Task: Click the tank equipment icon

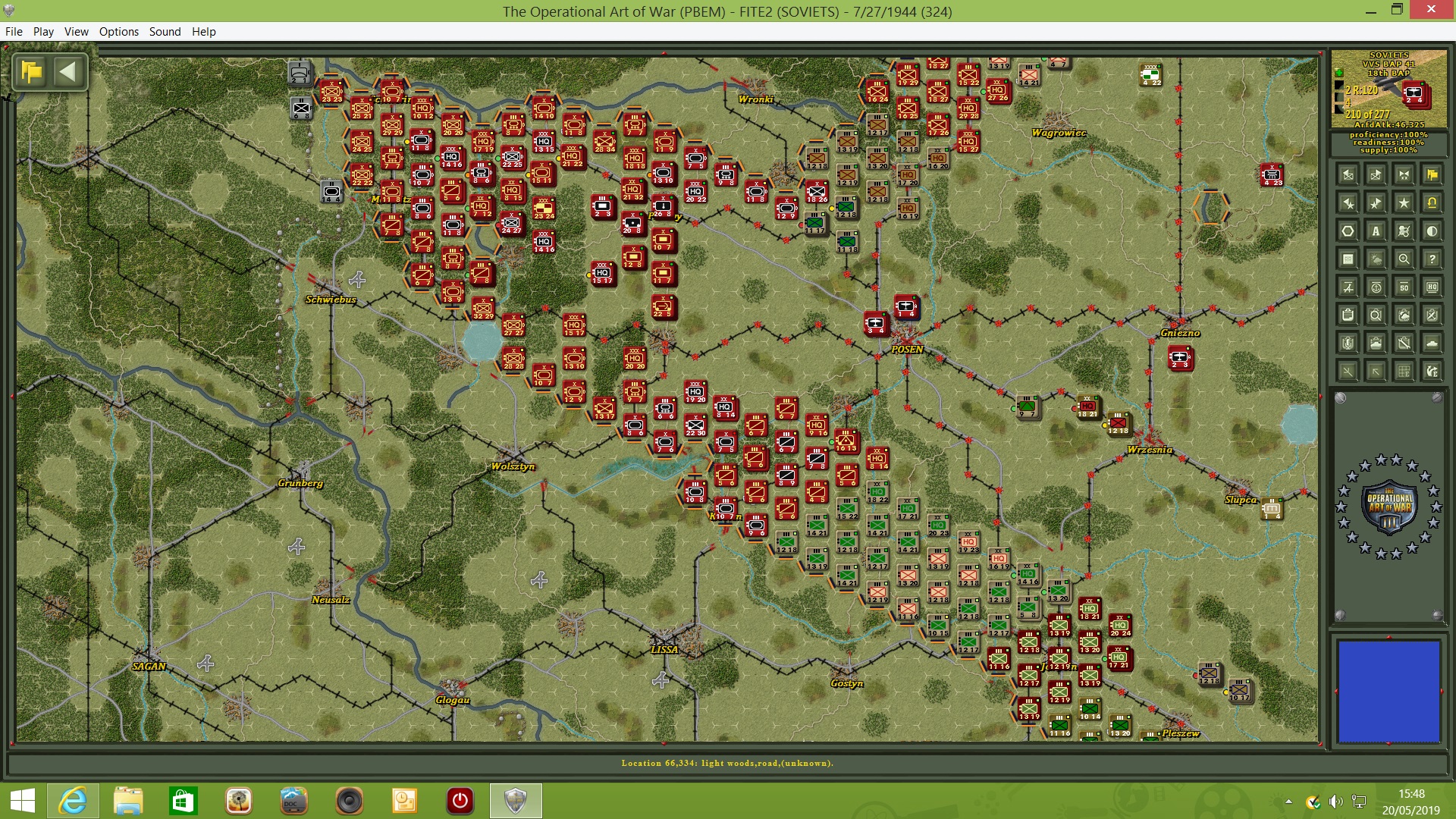Action: 1432,343
